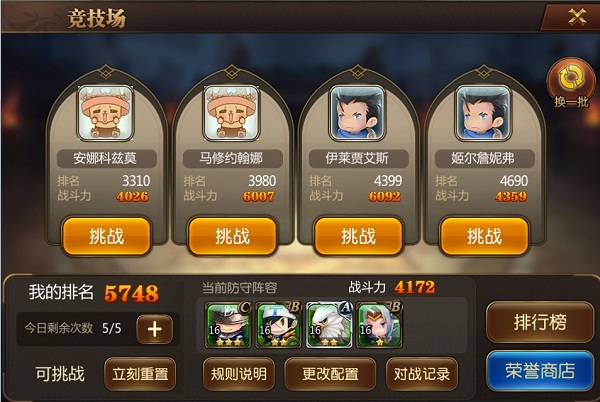Challenge opponent 马修约翰娜
This screenshot has width=600, height=402.
(232, 236)
